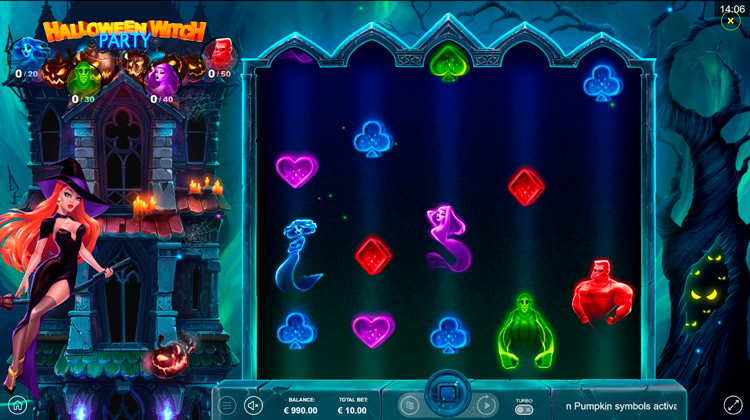This screenshot has height=420, width=750.
Task: Open the hamburger menu
Action: (228, 405)
